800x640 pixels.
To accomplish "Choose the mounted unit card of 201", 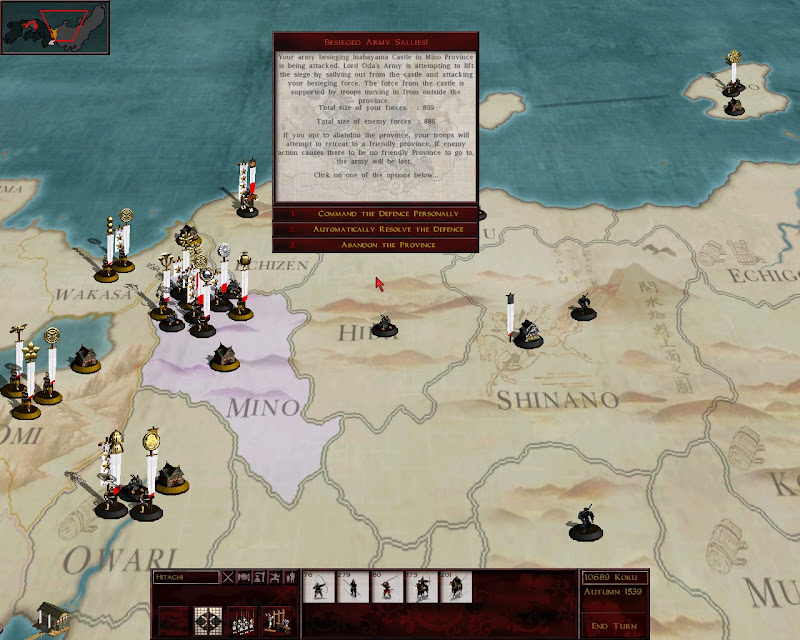I will pos(455,587).
